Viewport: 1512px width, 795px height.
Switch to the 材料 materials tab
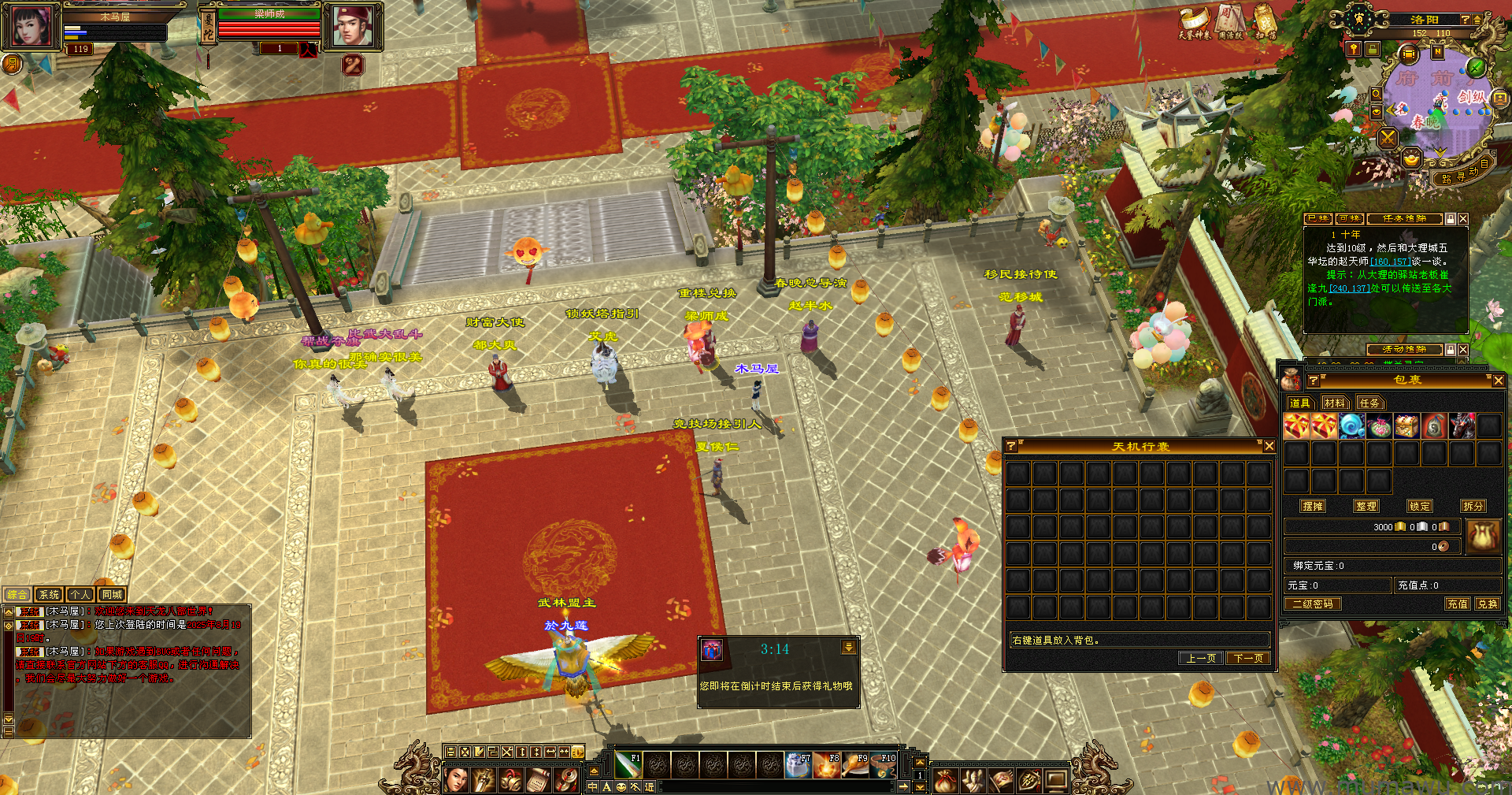click(x=1334, y=403)
